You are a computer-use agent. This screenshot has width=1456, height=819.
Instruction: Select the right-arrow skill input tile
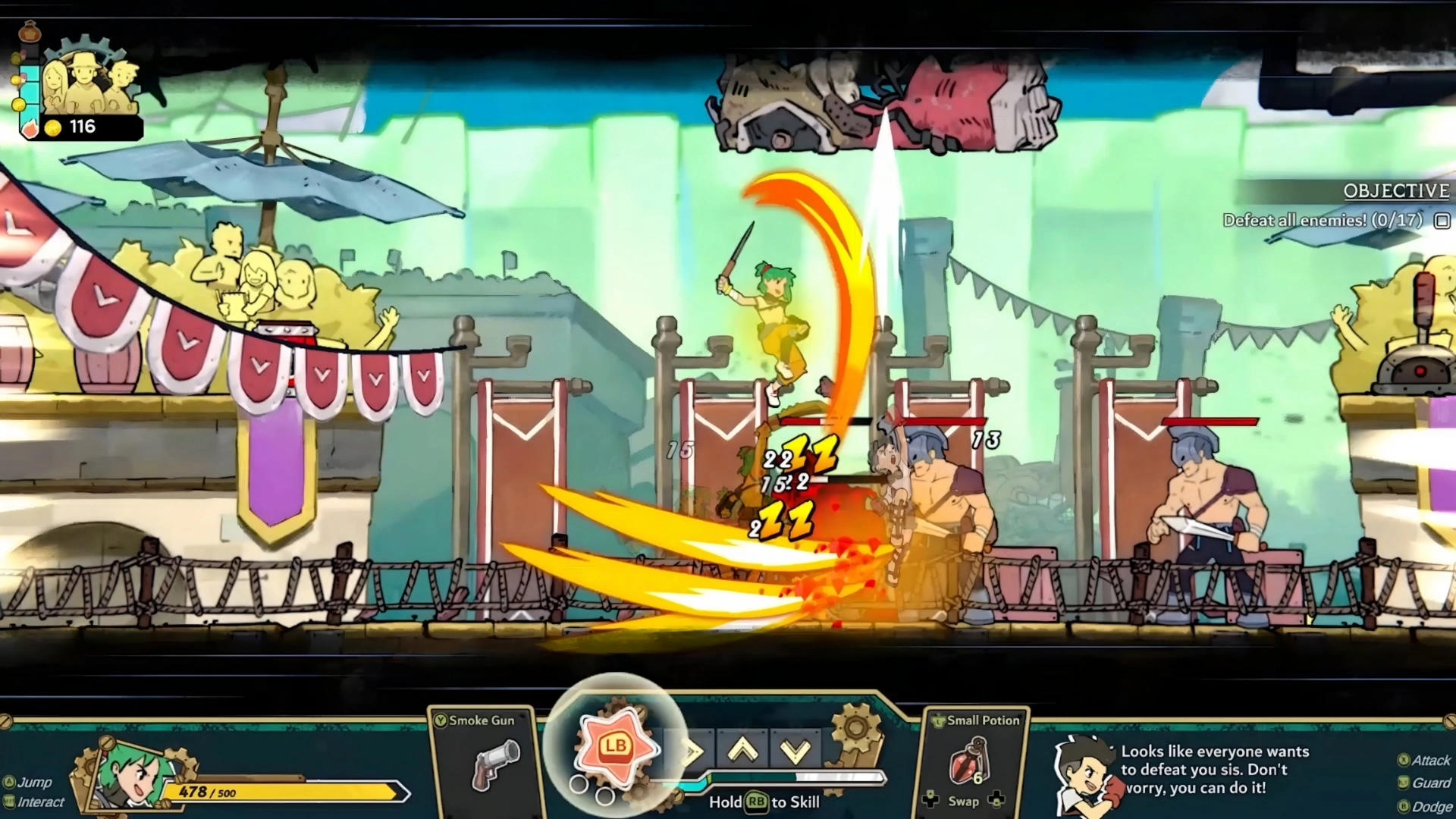(x=690, y=752)
